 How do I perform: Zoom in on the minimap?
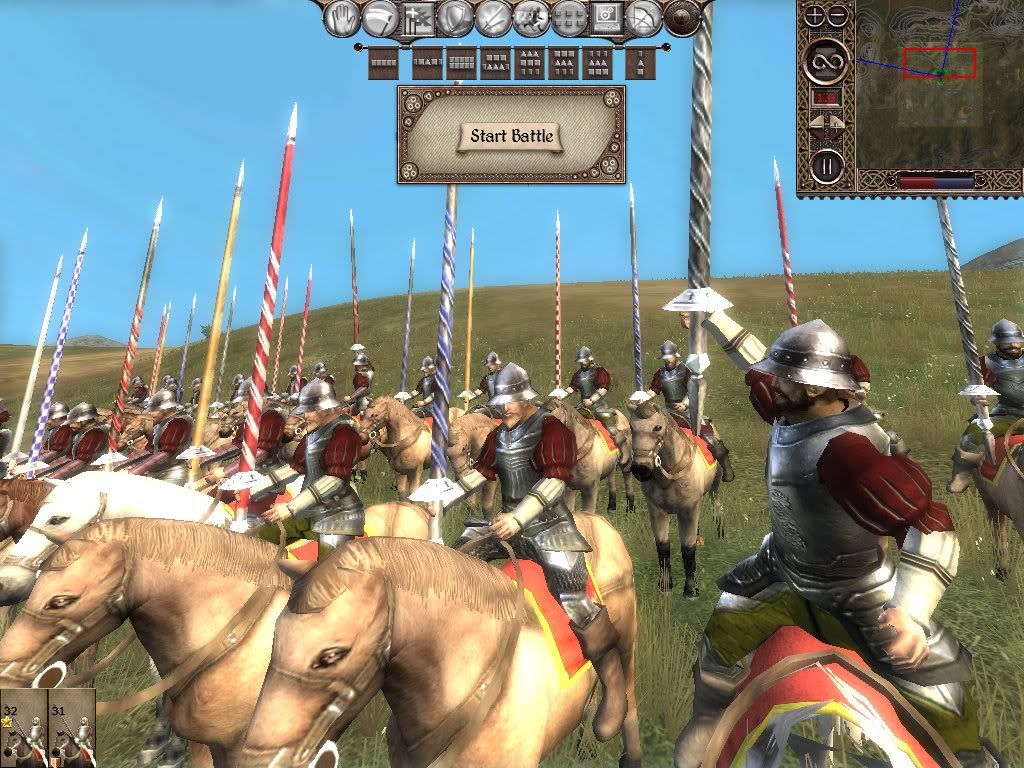(815, 15)
